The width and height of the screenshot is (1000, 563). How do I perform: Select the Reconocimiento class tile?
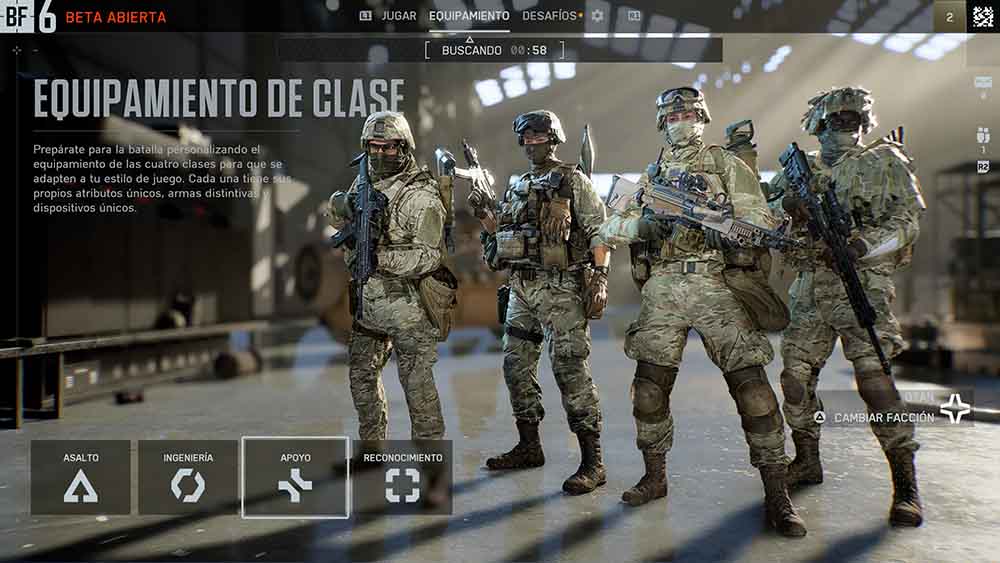click(402, 478)
